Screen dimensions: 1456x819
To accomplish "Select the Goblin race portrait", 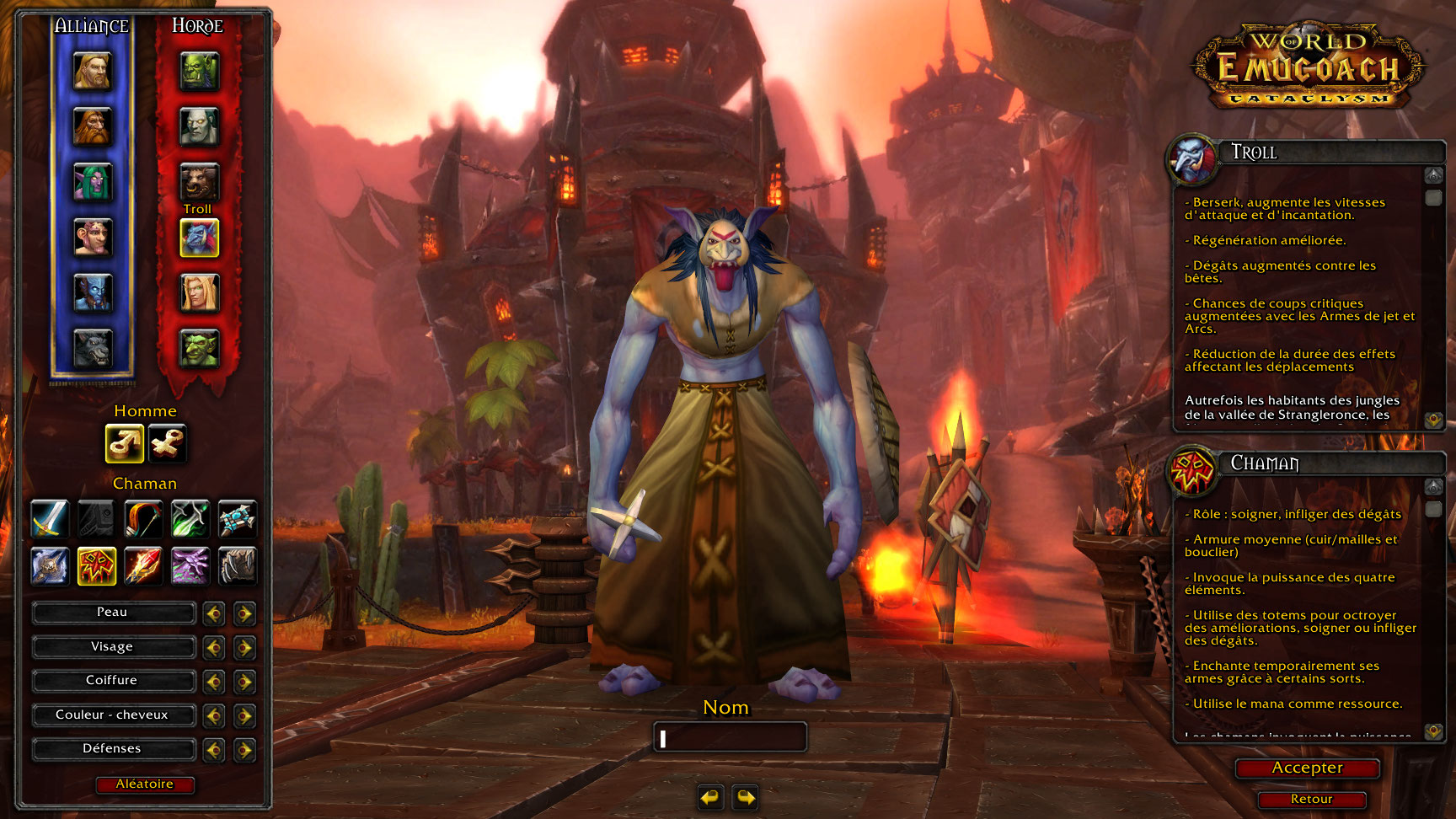I will tap(200, 348).
